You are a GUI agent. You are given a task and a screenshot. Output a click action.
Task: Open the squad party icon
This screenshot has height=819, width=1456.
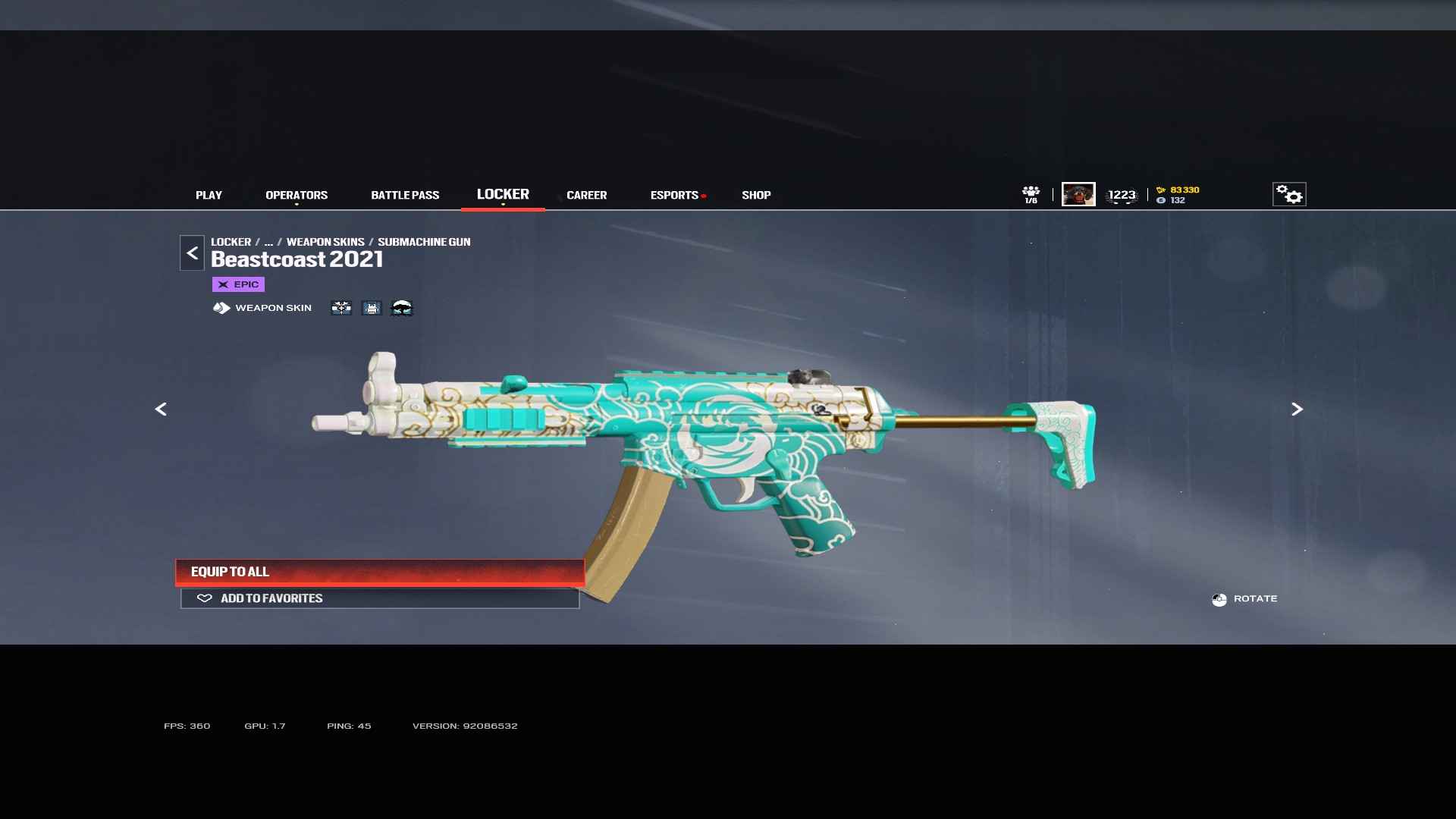tap(1031, 194)
